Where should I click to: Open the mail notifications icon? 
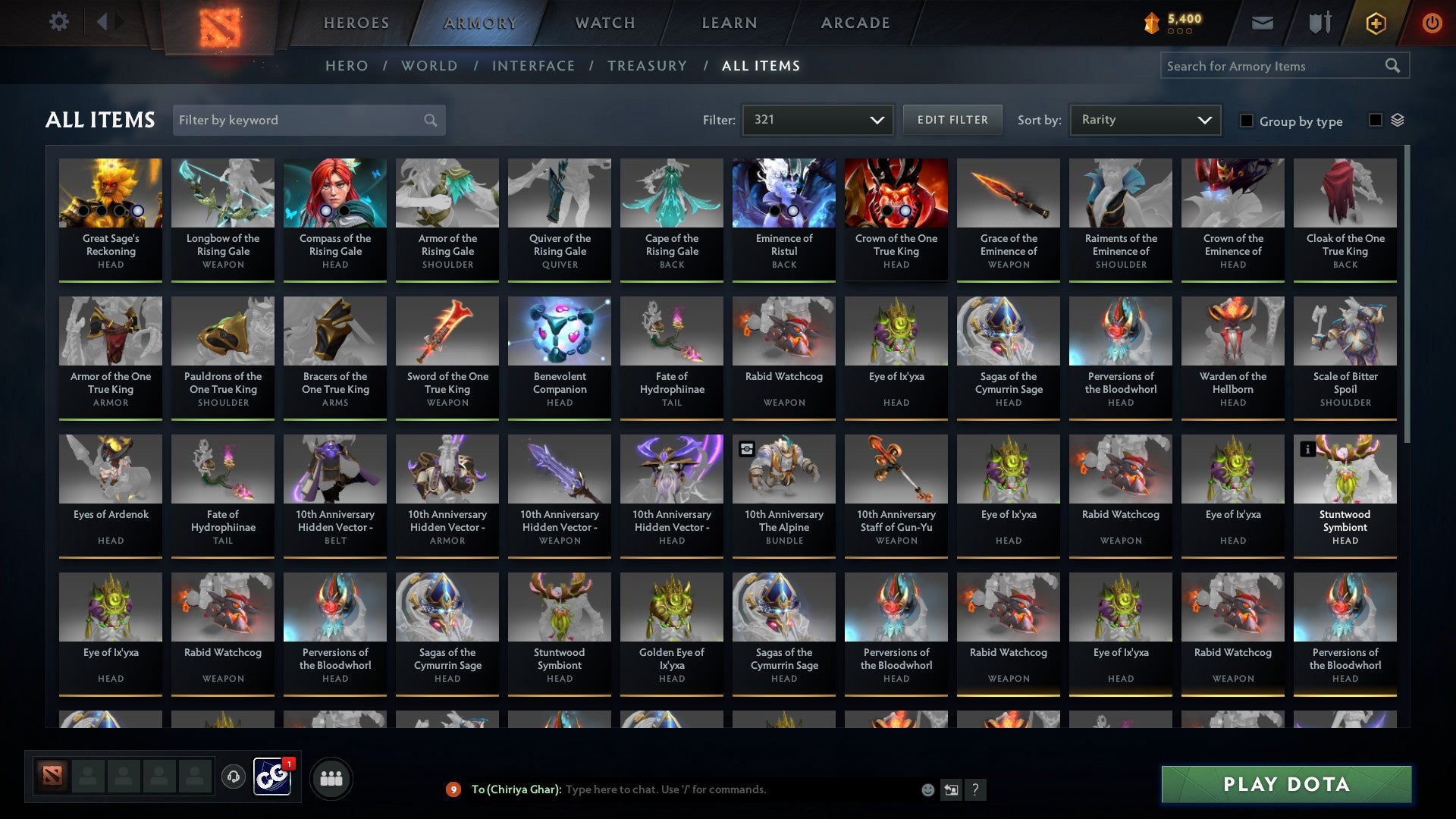click(1260, 23)
